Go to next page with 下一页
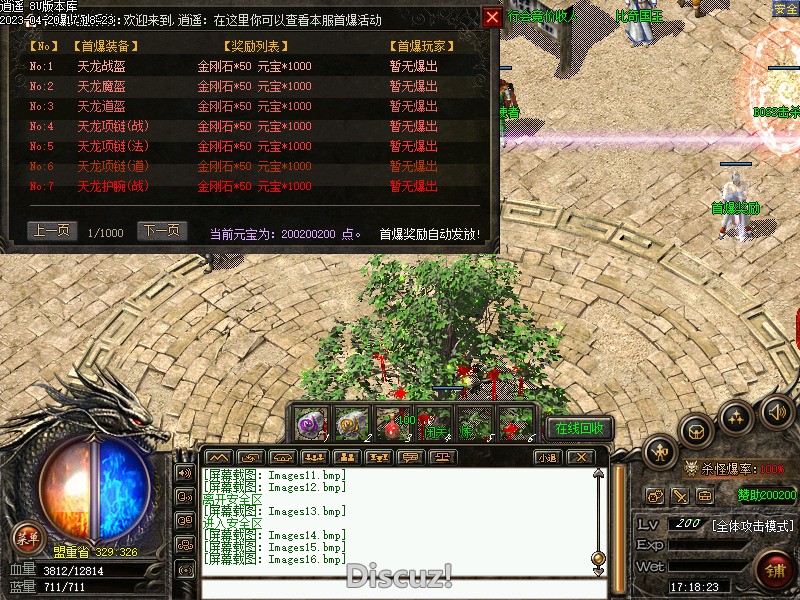This screenshot has width=800, height=600. click(x=162, y=231)
